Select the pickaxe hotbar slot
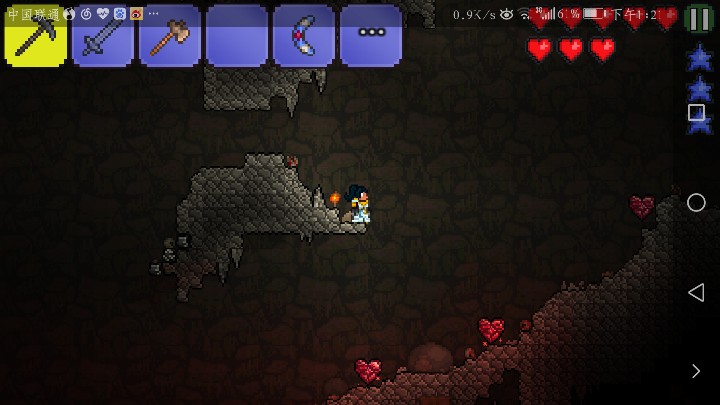The height and width of the screenshot is (405, 720). click(36, 36)
